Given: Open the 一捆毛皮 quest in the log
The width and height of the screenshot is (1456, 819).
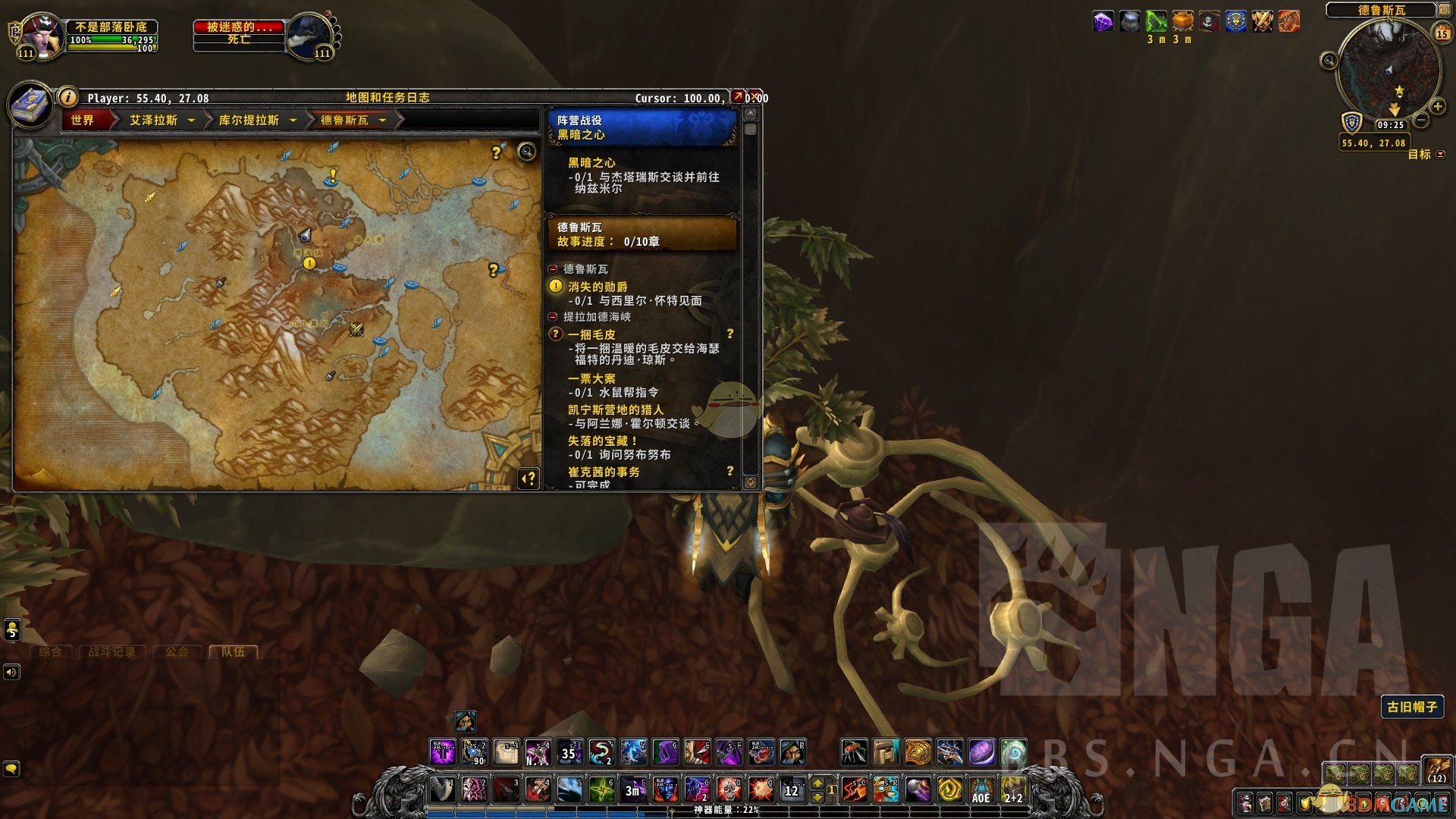Looking at the screenshot, I should tap(591, 334).
